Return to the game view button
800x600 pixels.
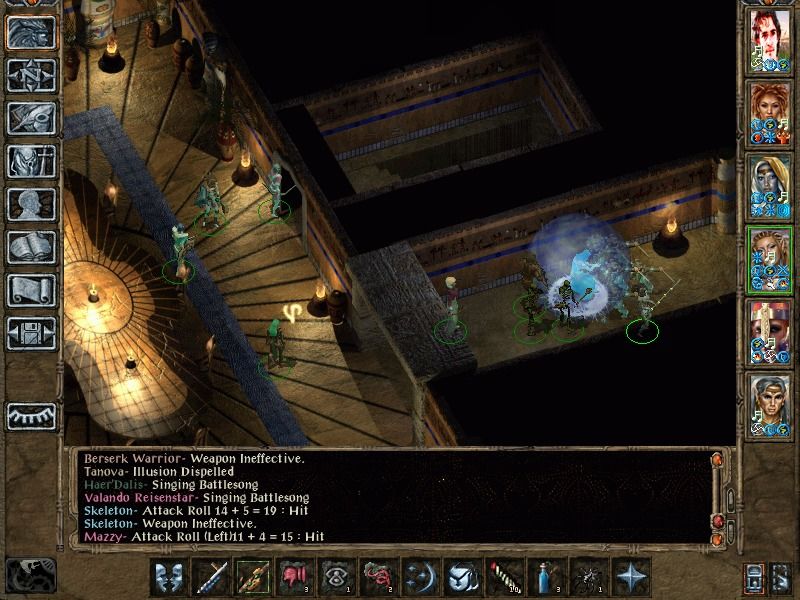coord(31,33)
